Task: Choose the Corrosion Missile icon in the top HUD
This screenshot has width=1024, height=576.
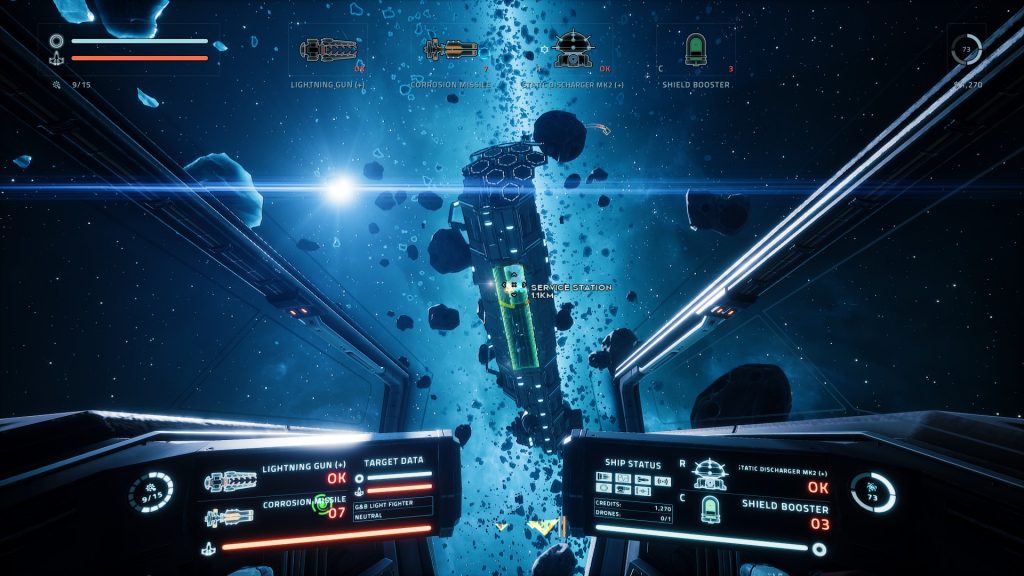Action: click(451, 49)
